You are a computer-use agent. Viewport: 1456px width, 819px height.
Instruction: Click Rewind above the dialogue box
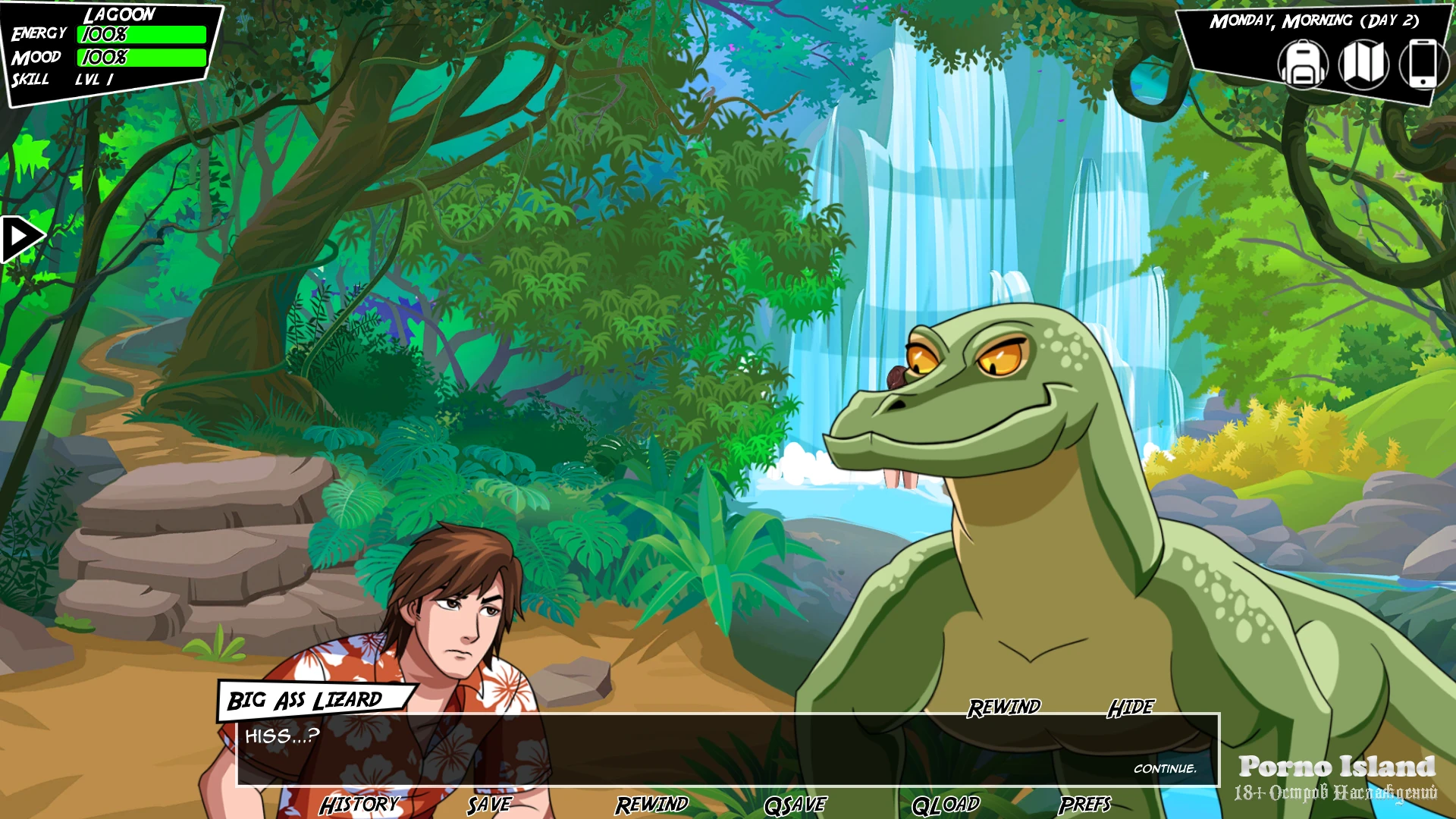pyautogui.click(x=1004, y=708)
